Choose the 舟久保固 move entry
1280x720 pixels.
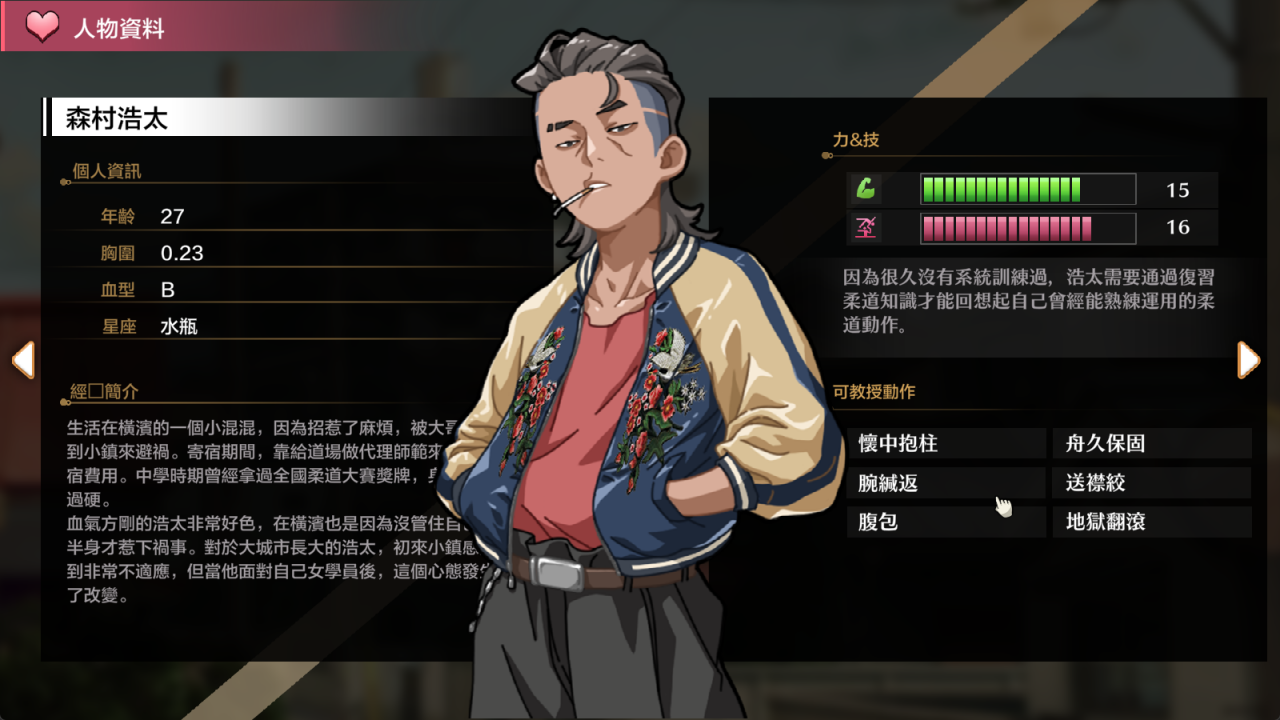pyautogui.click(x=1151, y=443)
